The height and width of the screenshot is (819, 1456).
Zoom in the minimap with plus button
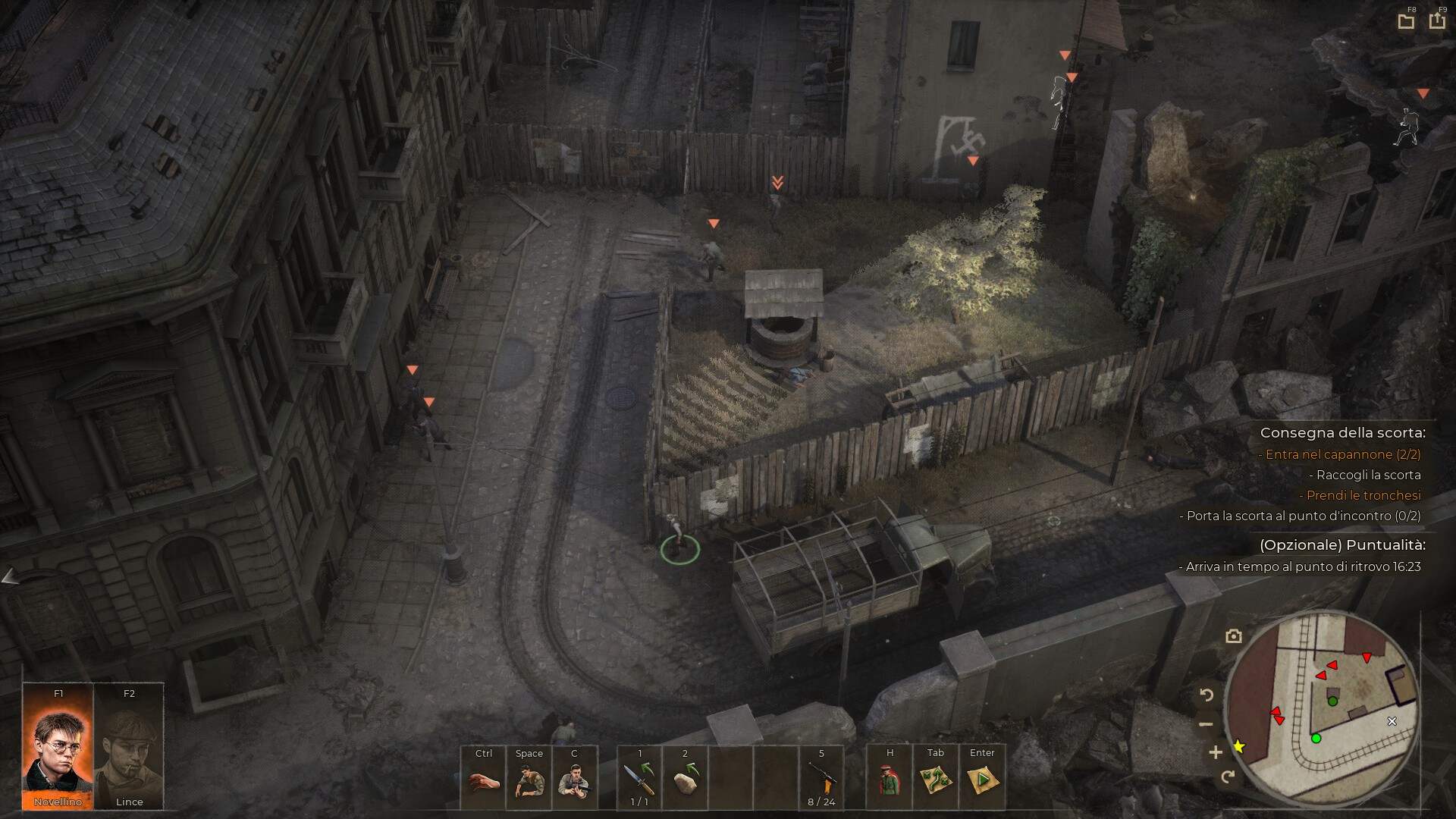pyautogui.click(x=1216, y=752)
